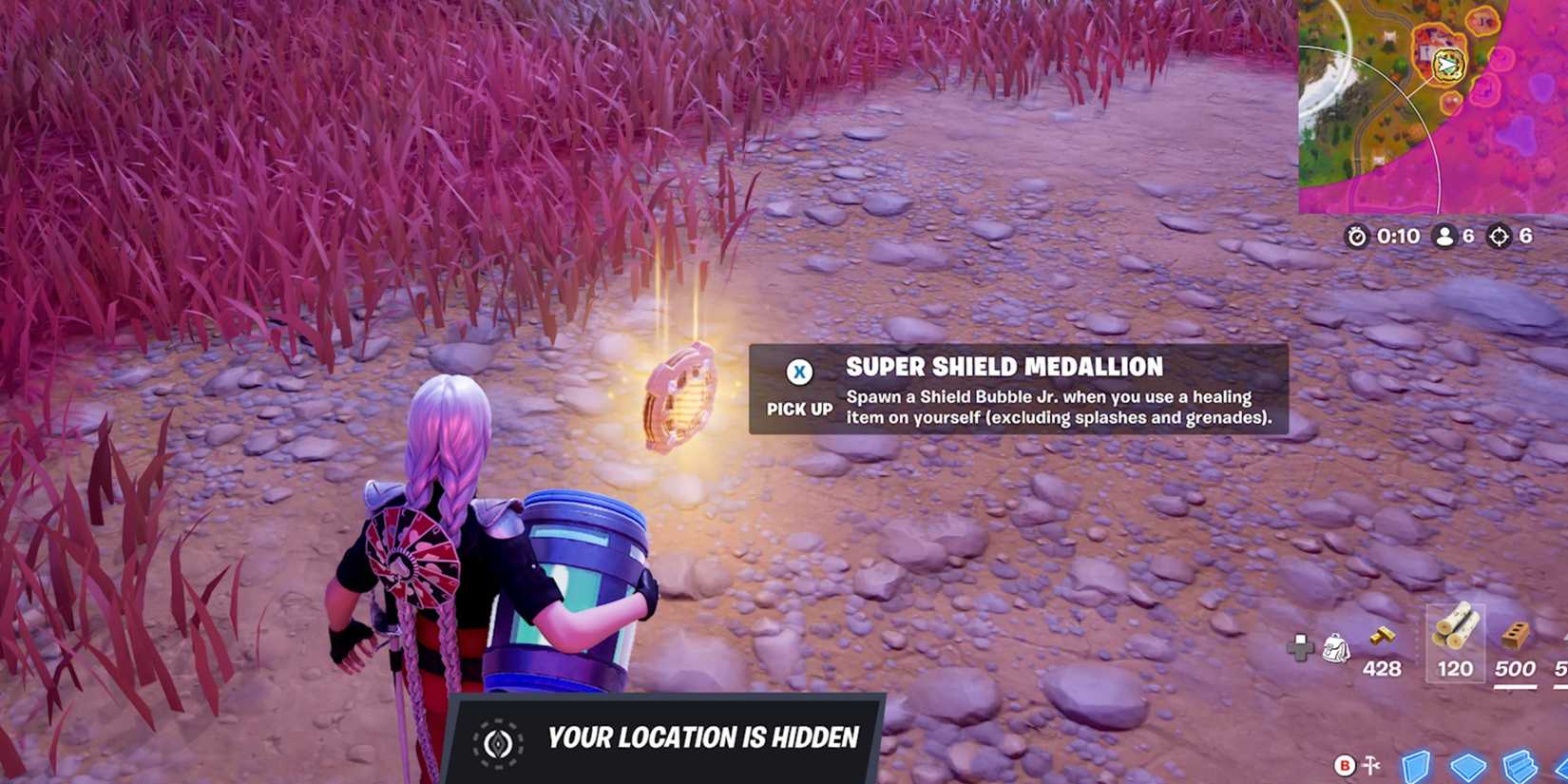The height and width of the screenshot is (784, 1568).
Task: Click the B controller button prompt
Action: (x=1345, y=766)
